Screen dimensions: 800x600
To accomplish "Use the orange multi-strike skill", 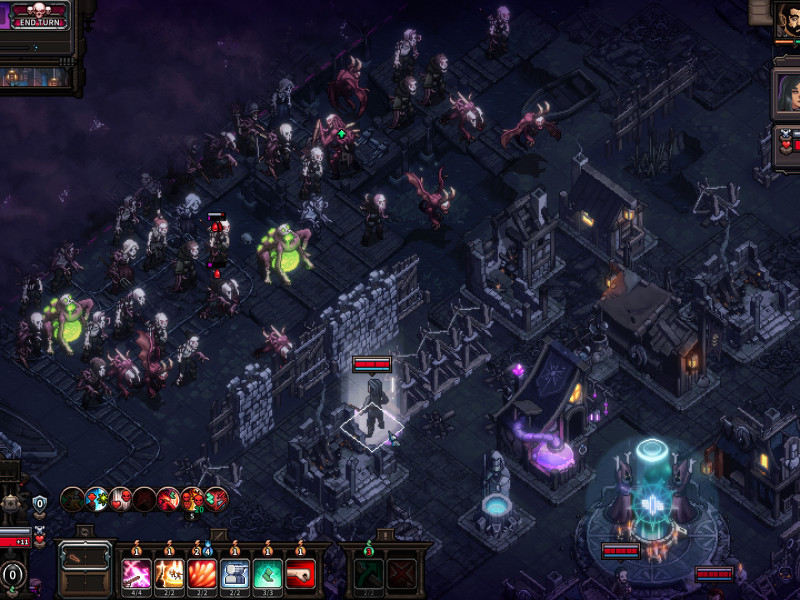I will pyautogui.click(x=169, y=573).
